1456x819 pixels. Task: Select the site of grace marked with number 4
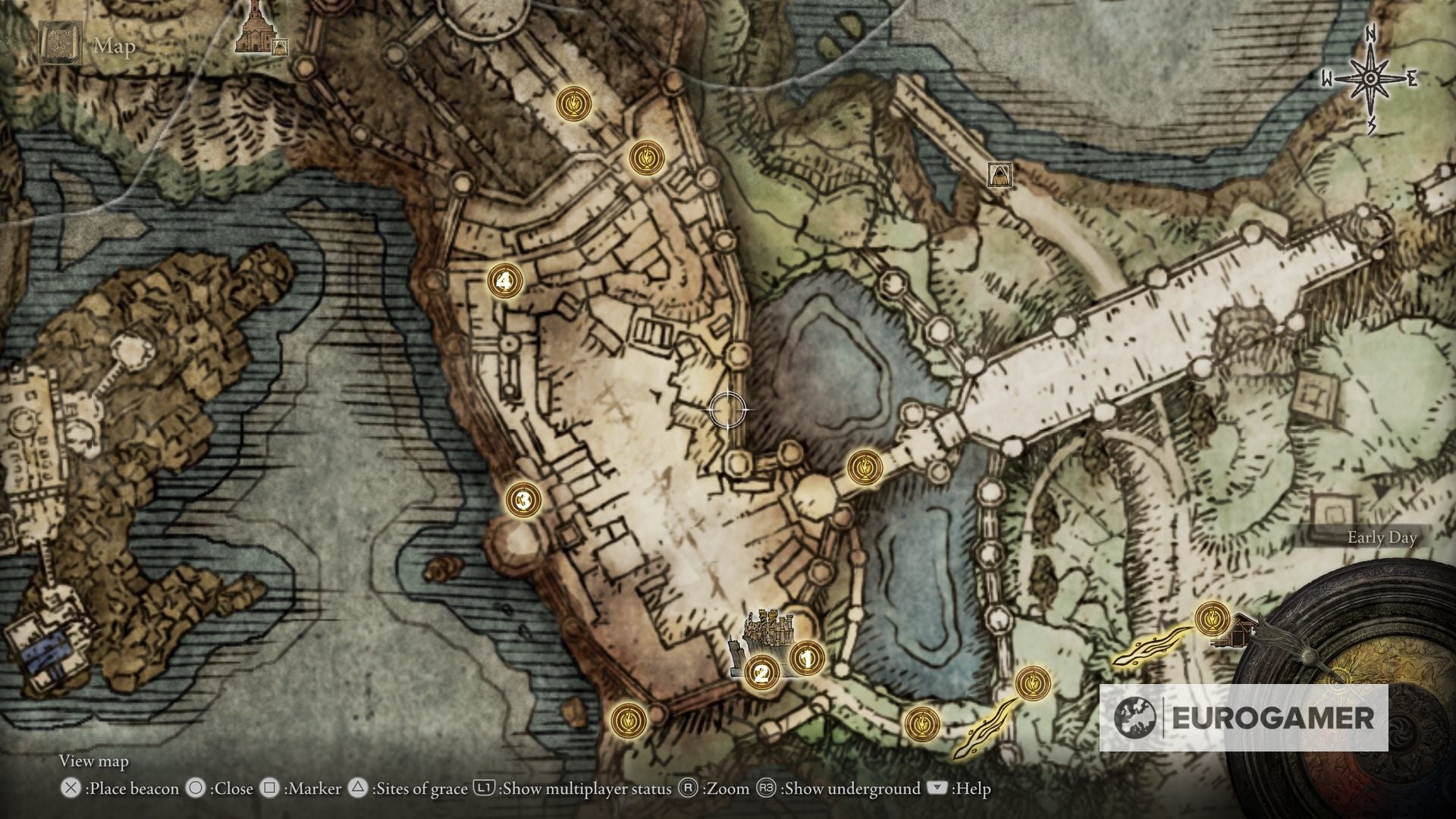(x=504, y=281)
